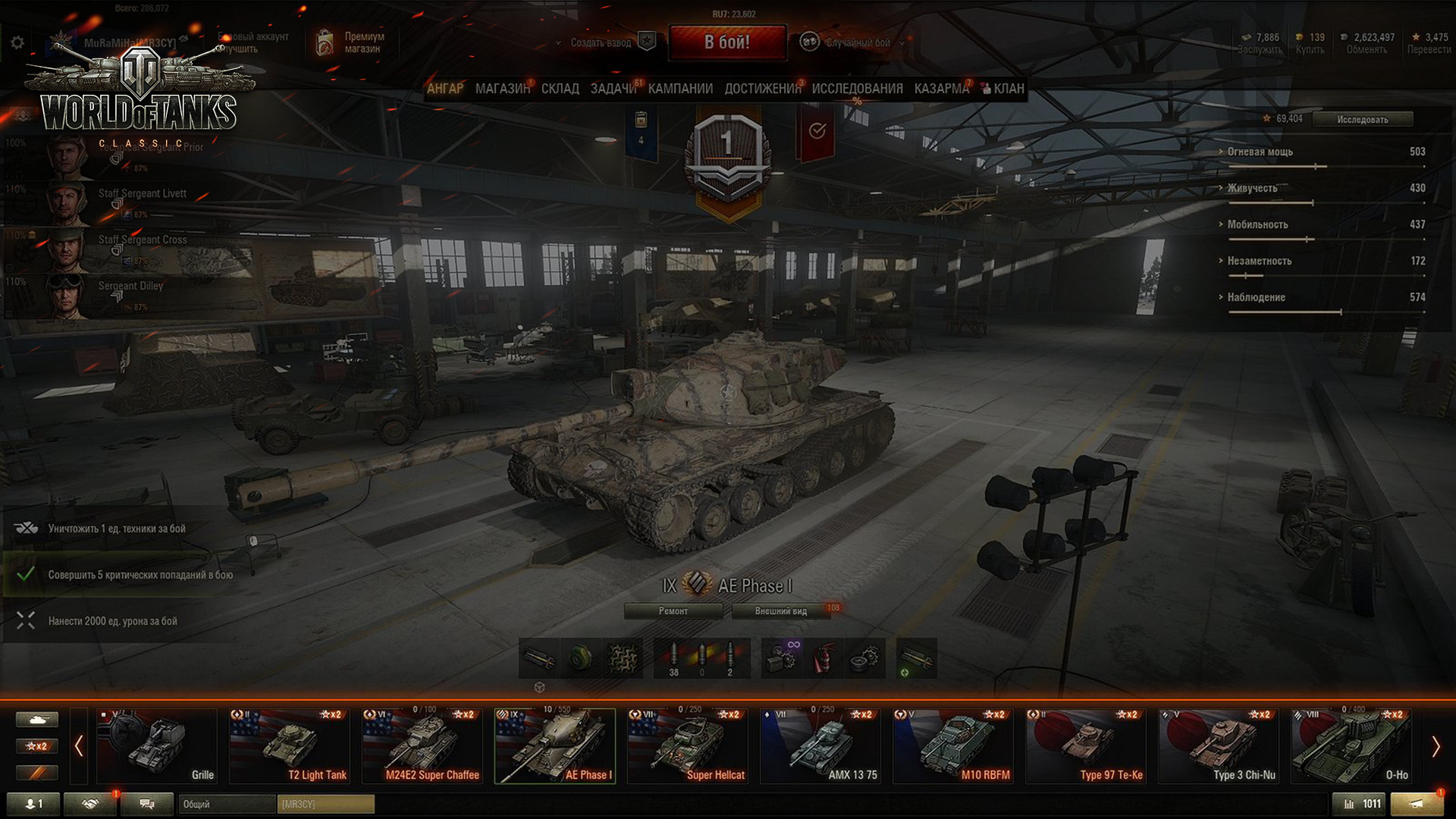This screenshot has height=819, width=1456.
Task: Select the Grille tank in the carousel
Action: pos(157,746)
